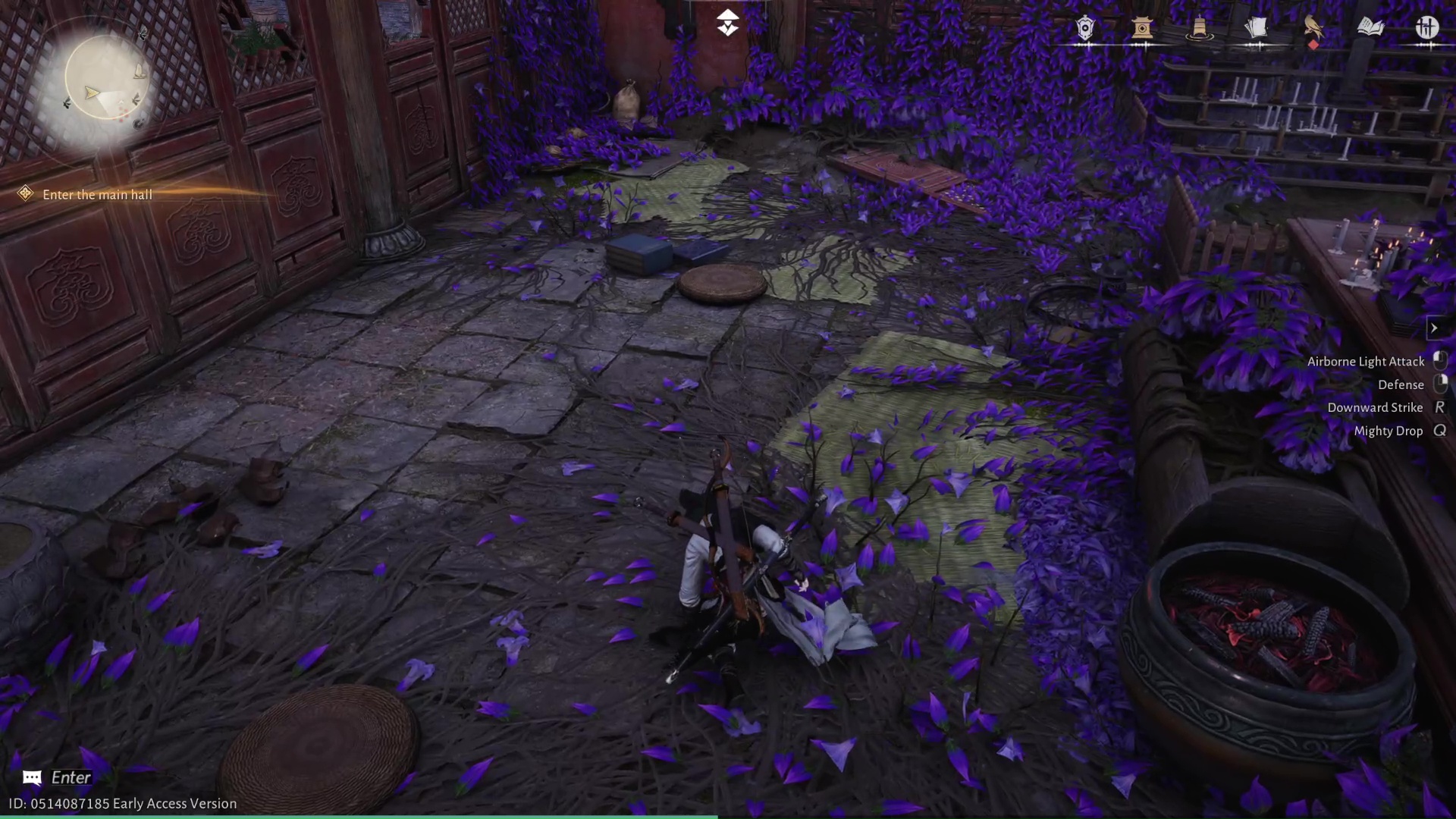This screenshot has height=819, width=1456.
Task: Select the Mighty Drop Q skill entry
Action: (x=1389, y=431)
